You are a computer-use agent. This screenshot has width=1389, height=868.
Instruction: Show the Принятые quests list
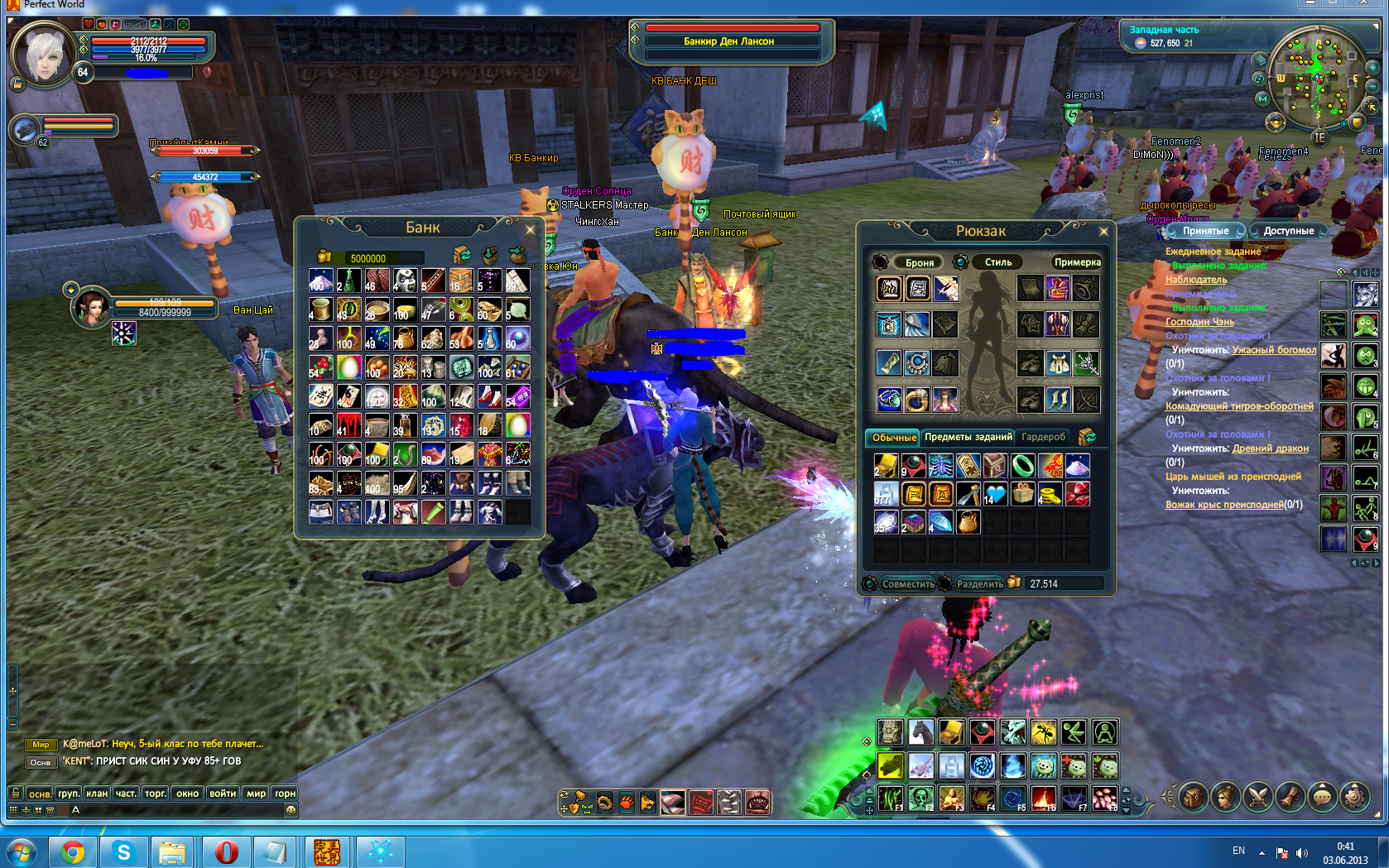point(1205,231)
